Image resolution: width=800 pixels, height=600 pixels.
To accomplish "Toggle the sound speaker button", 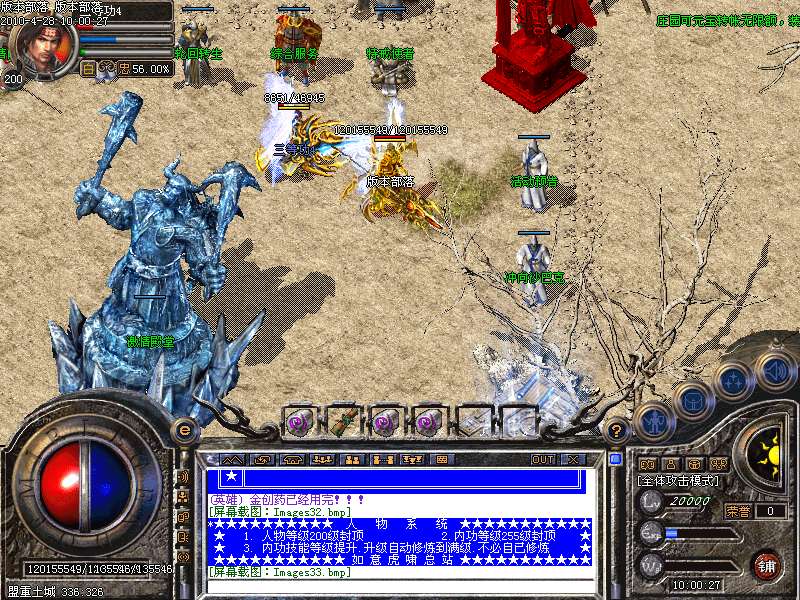I will pos(775,368).
